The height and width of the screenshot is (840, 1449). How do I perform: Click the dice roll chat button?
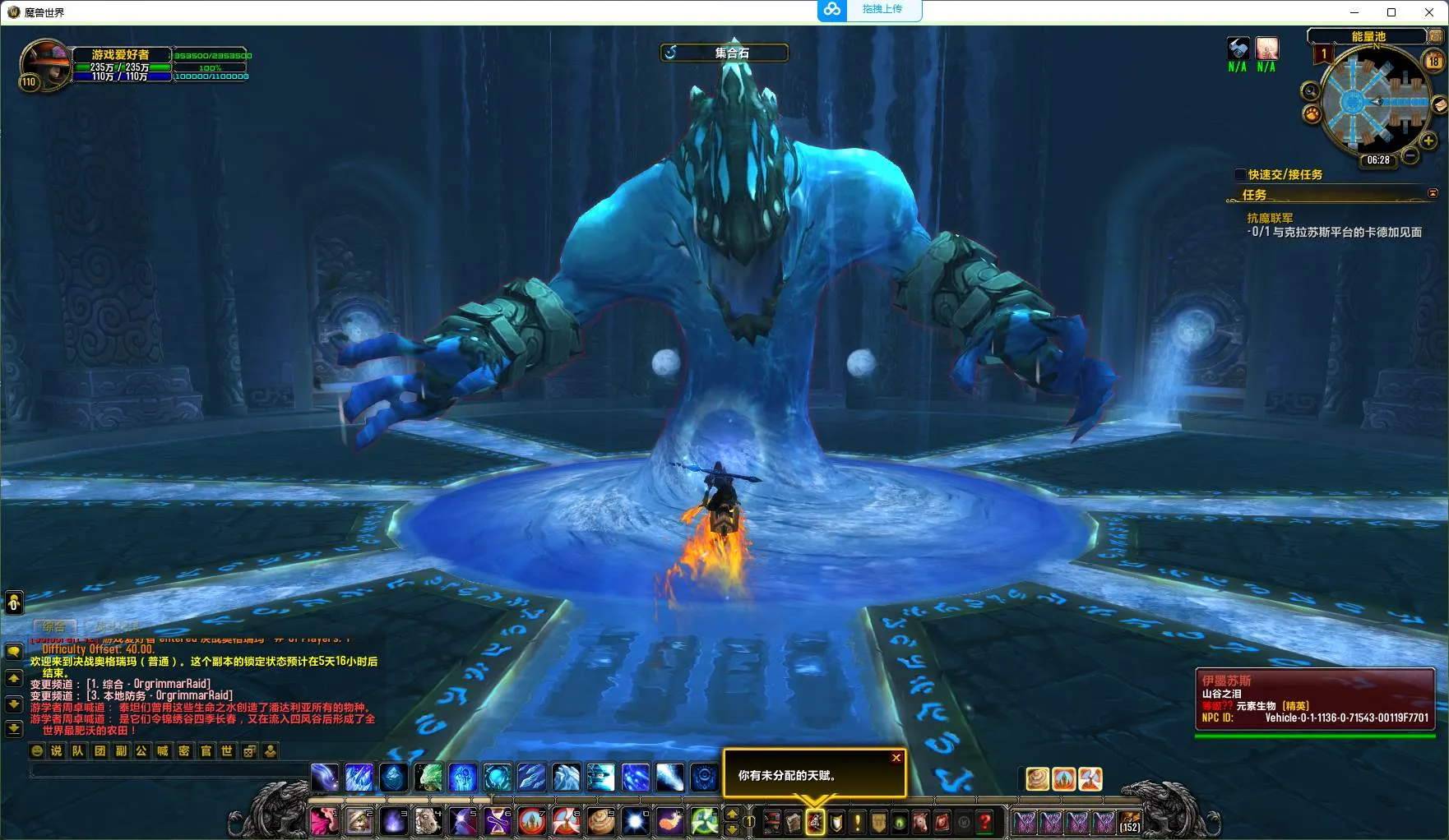coord(249,750)
